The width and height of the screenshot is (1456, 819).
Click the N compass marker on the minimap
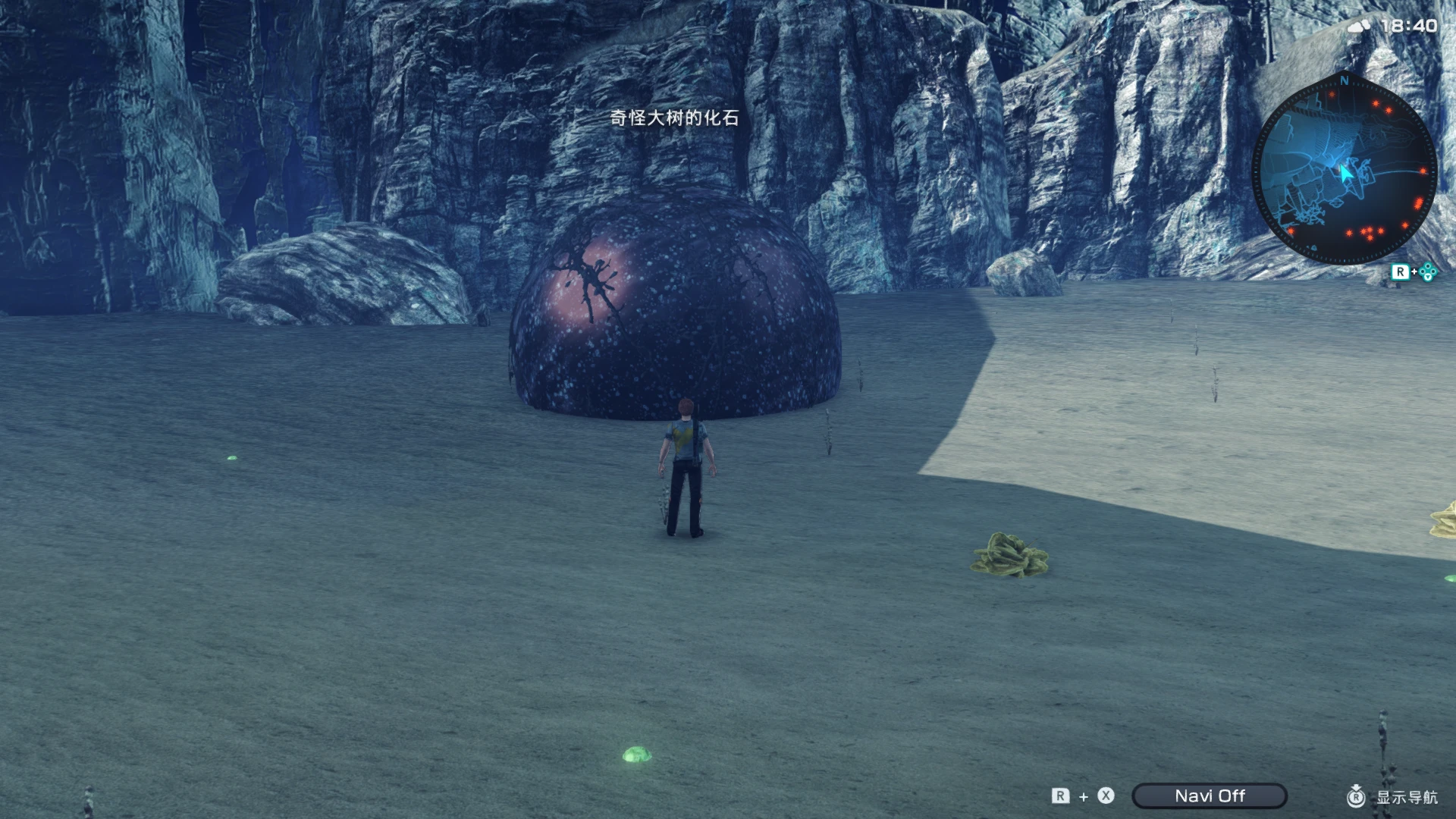(x=1345, y=81)
